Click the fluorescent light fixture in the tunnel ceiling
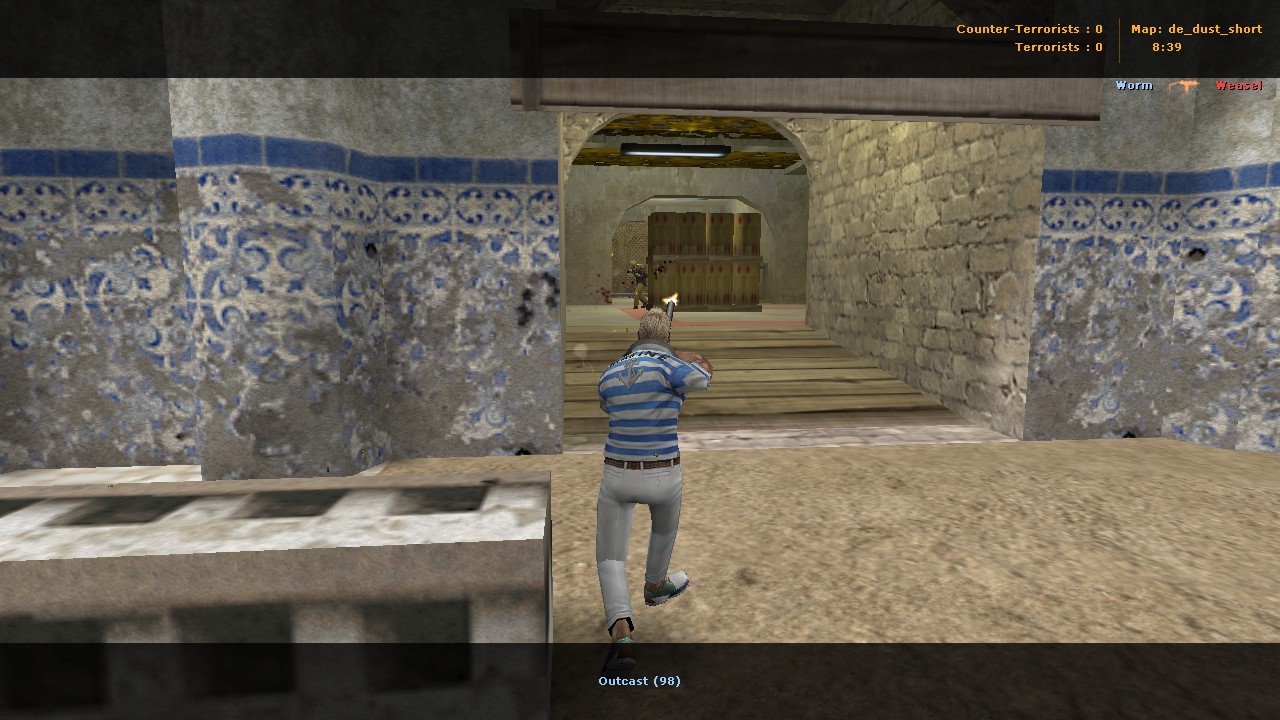Screen dimensions: 1280x720 pos(675,148)
